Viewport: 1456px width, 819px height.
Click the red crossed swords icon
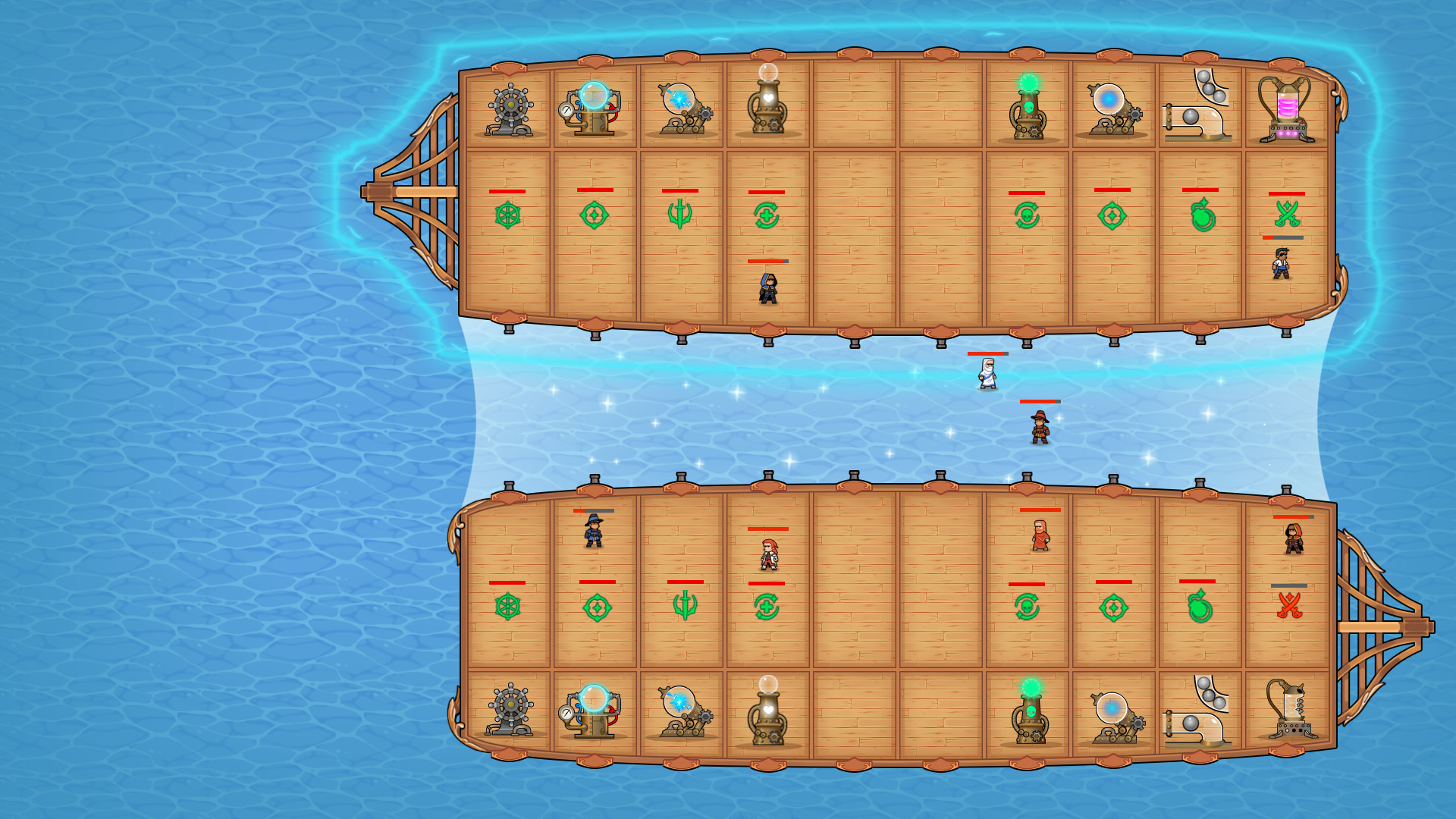click(x=1289, y=606)
